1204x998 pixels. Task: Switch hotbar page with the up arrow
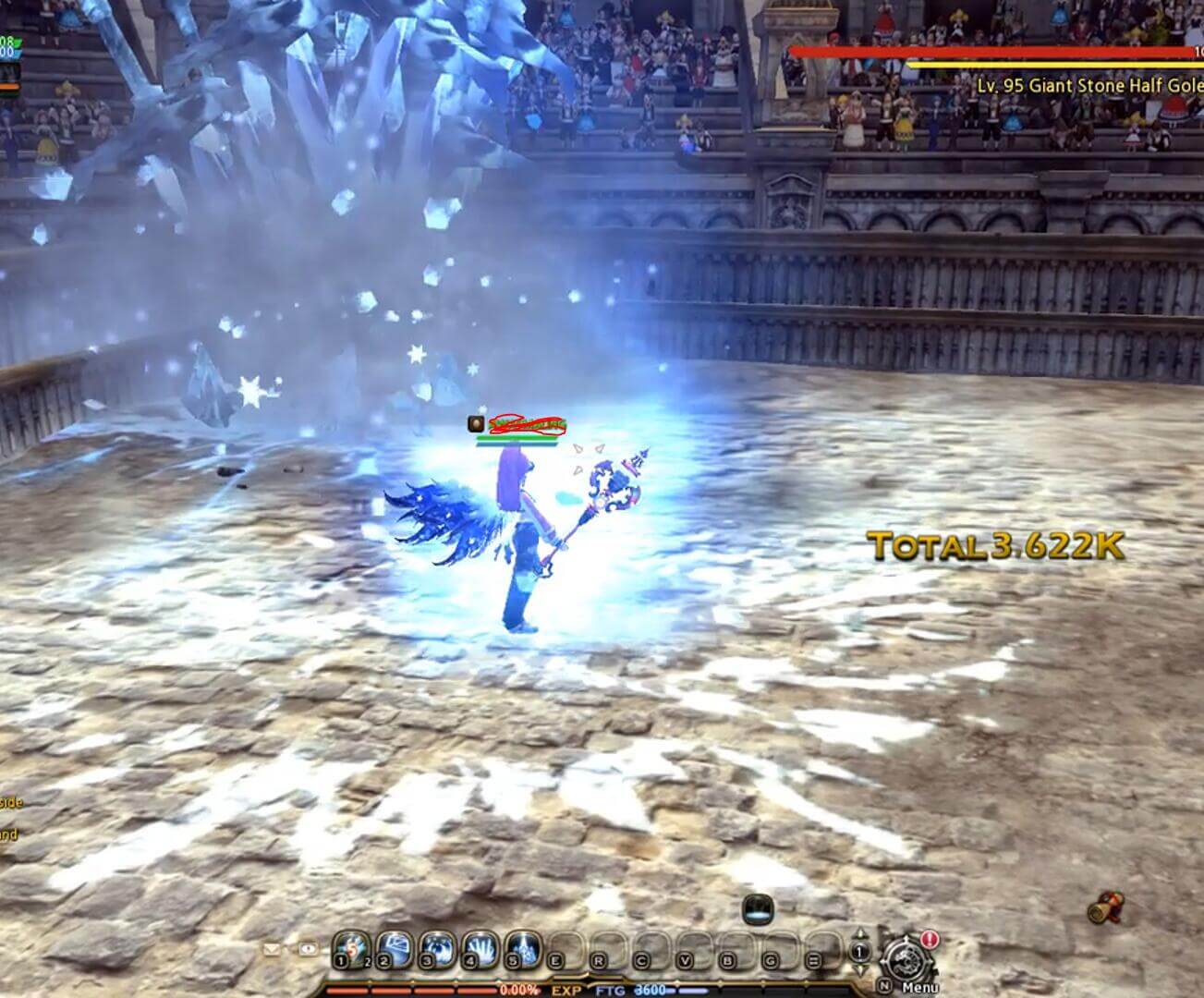click(860, 934)
